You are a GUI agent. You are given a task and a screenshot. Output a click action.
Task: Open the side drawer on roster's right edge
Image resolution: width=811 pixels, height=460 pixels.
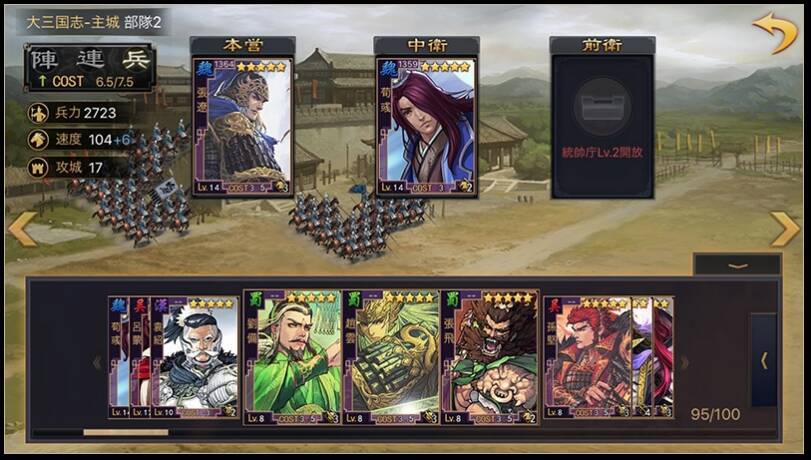[763, 360]
